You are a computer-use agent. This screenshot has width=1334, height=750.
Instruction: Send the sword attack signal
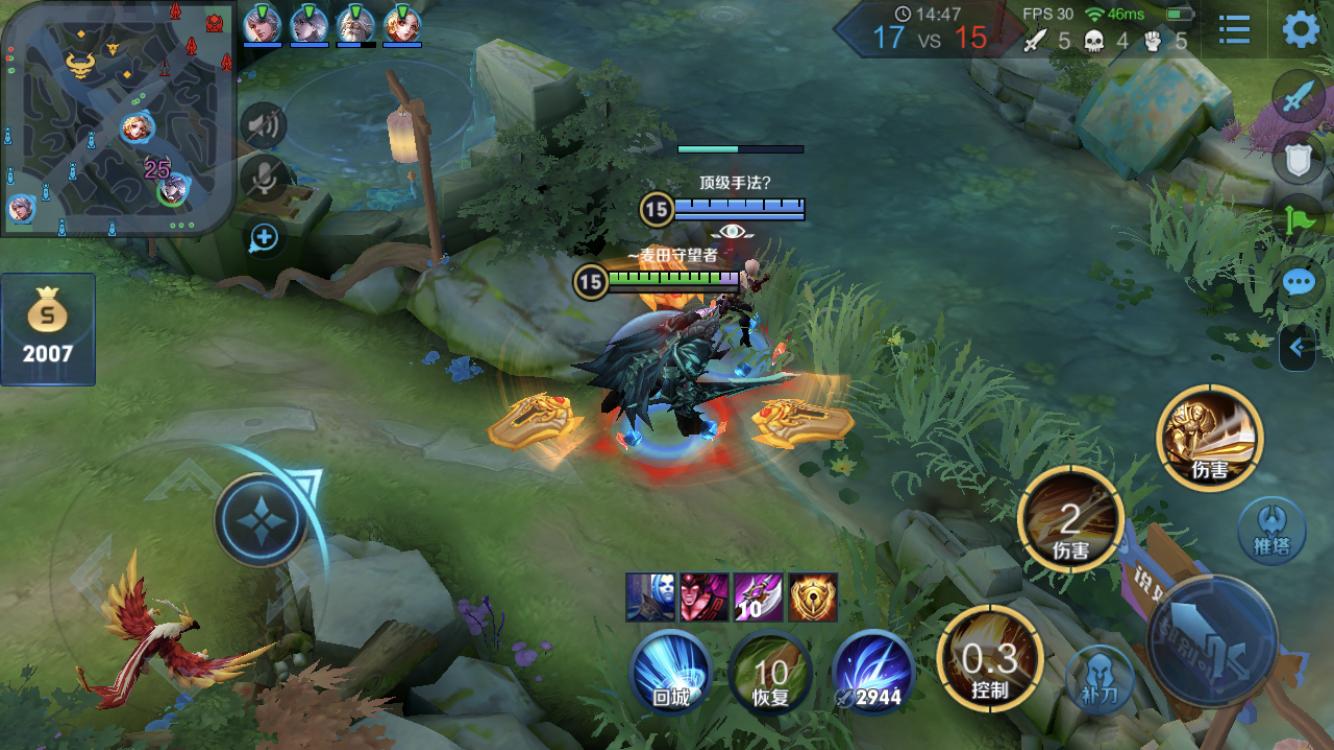click(1299, 97)
